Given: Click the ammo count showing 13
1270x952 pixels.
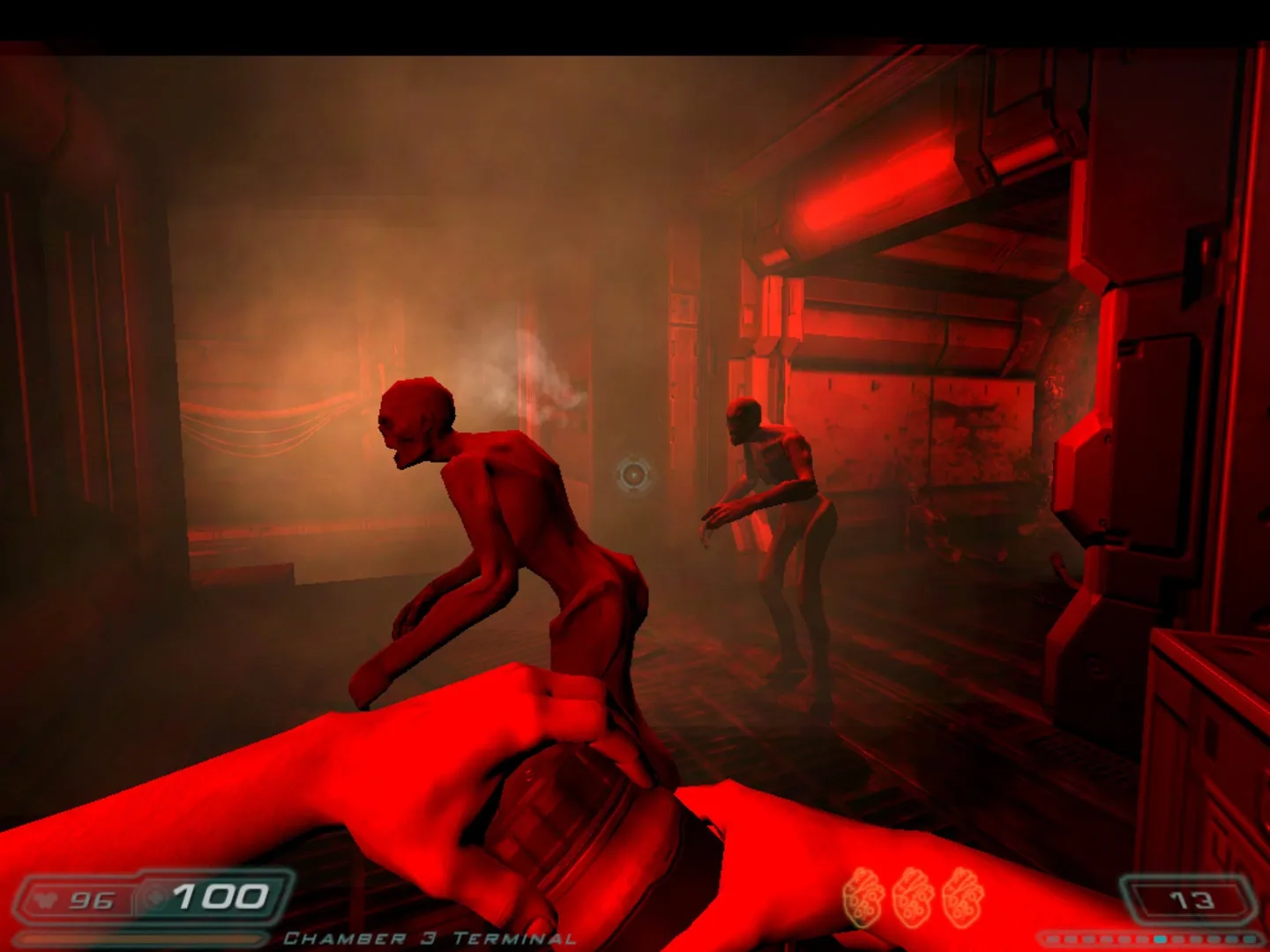Looking at the screenshot, I should pyautogui.click(x=1192, y=901).
